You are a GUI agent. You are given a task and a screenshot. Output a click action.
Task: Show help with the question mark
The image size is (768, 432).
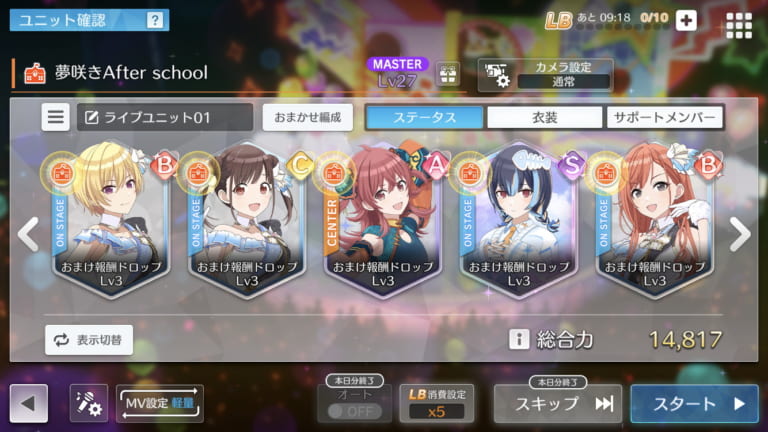(x=154, y=20)
